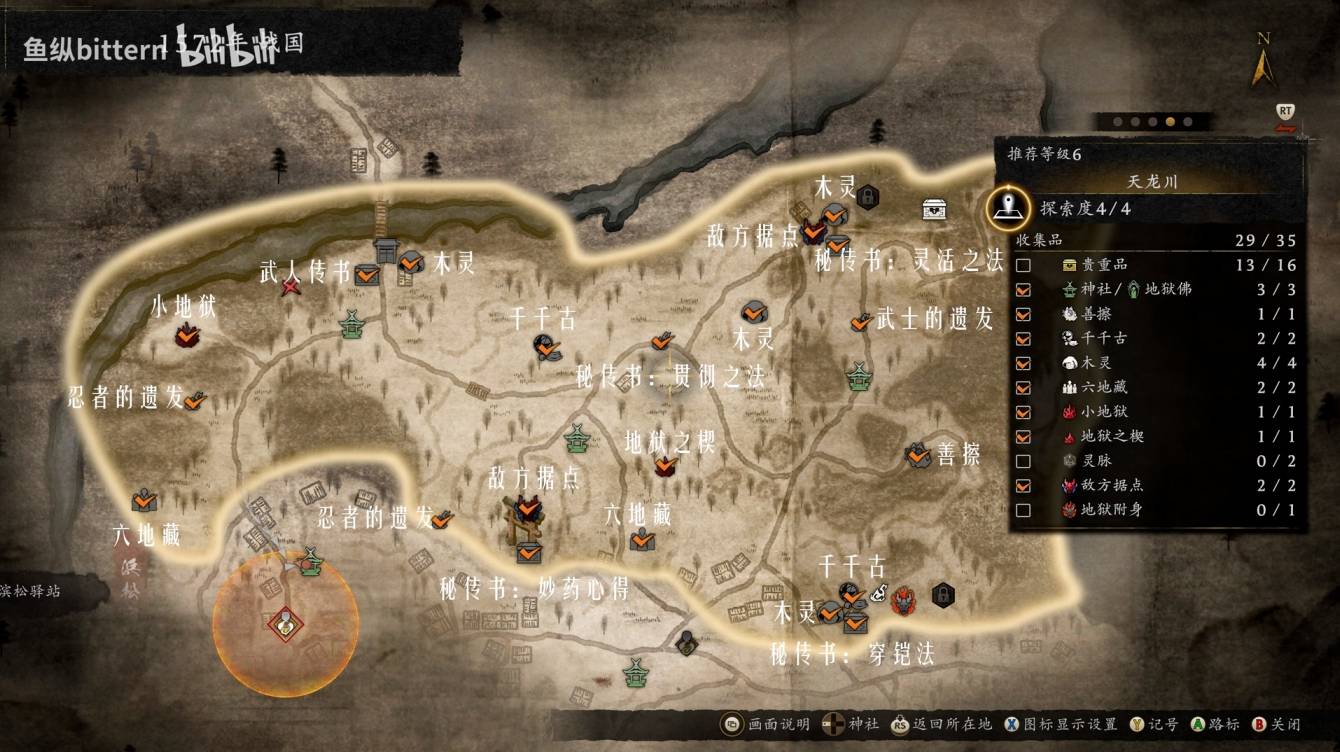Toggle the 善擦 checkbox in the collectibles list
The image size is (1340, 752).
1023,314
